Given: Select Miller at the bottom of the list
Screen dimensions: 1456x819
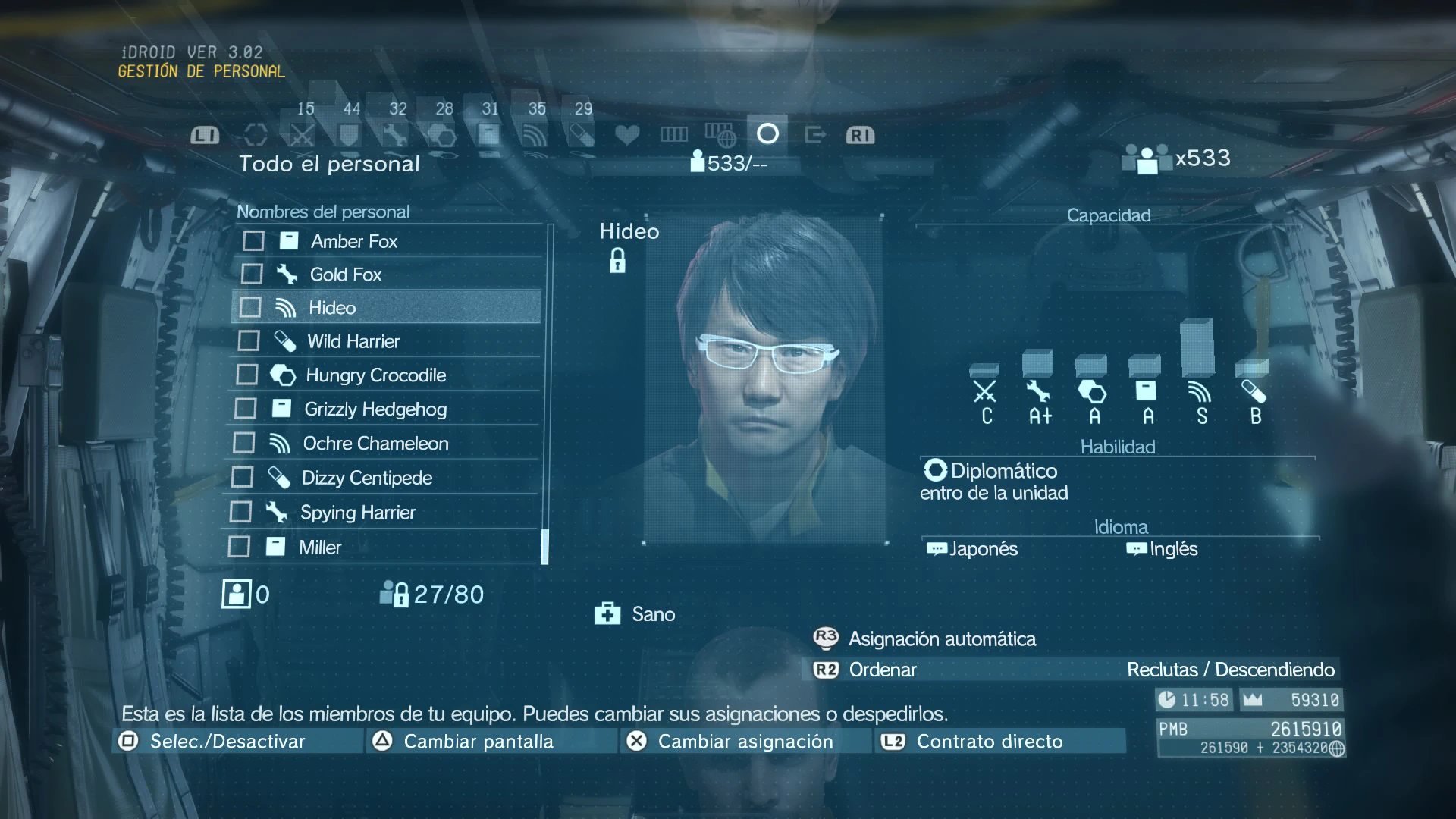Looking at the screenshot, I should point(320,548).
